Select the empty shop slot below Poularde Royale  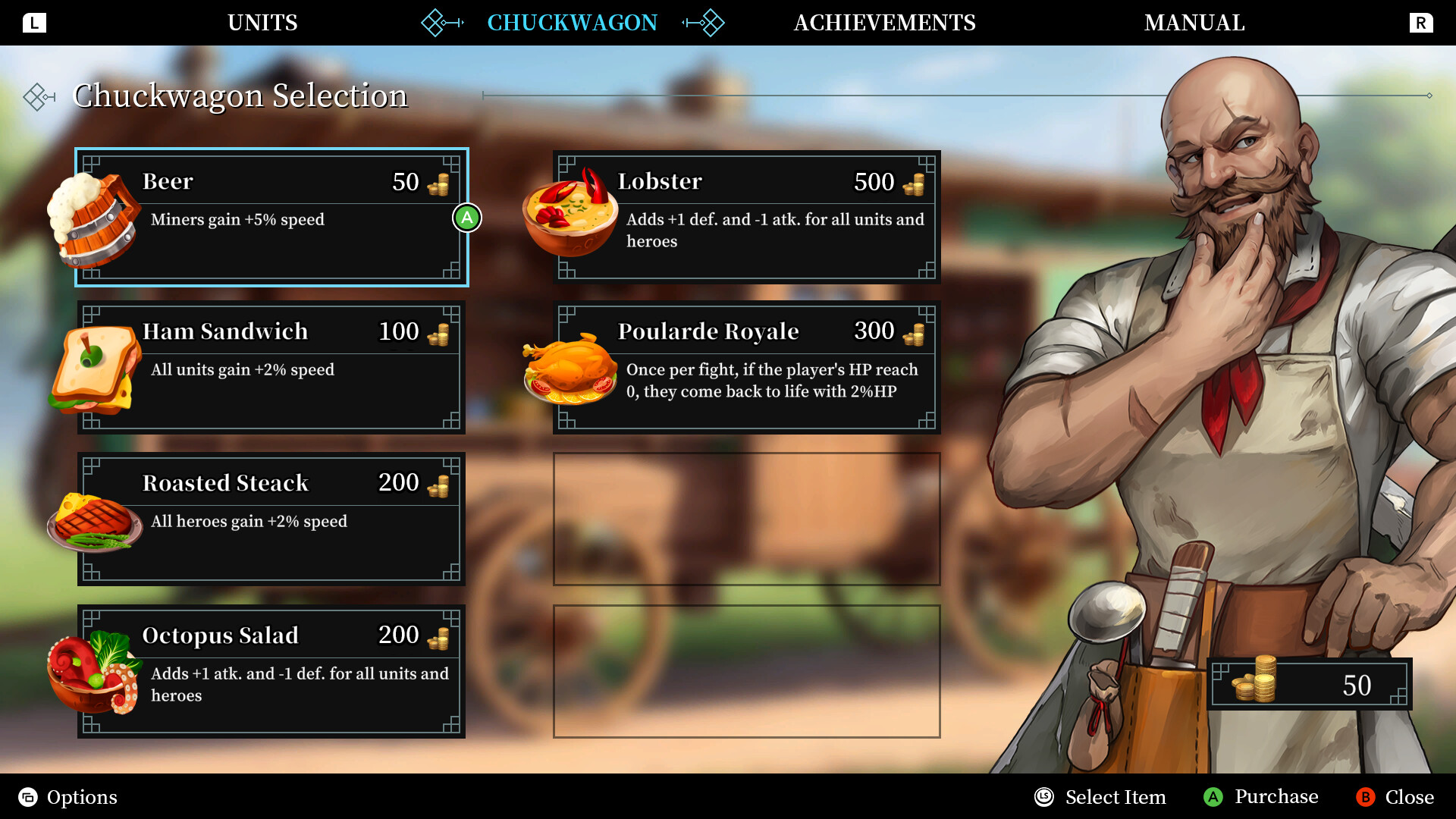pos(746,519)
